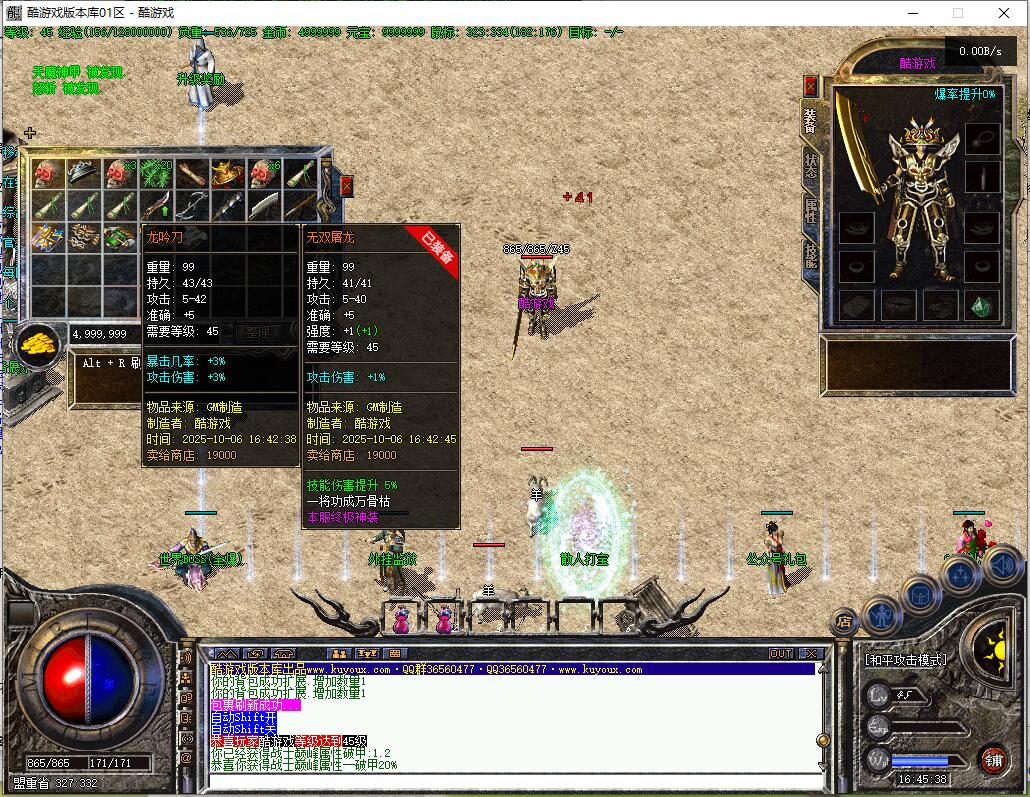Select the 装备 equipment tab
This screenshot has height=797, width=1030.
click(810, 120)
